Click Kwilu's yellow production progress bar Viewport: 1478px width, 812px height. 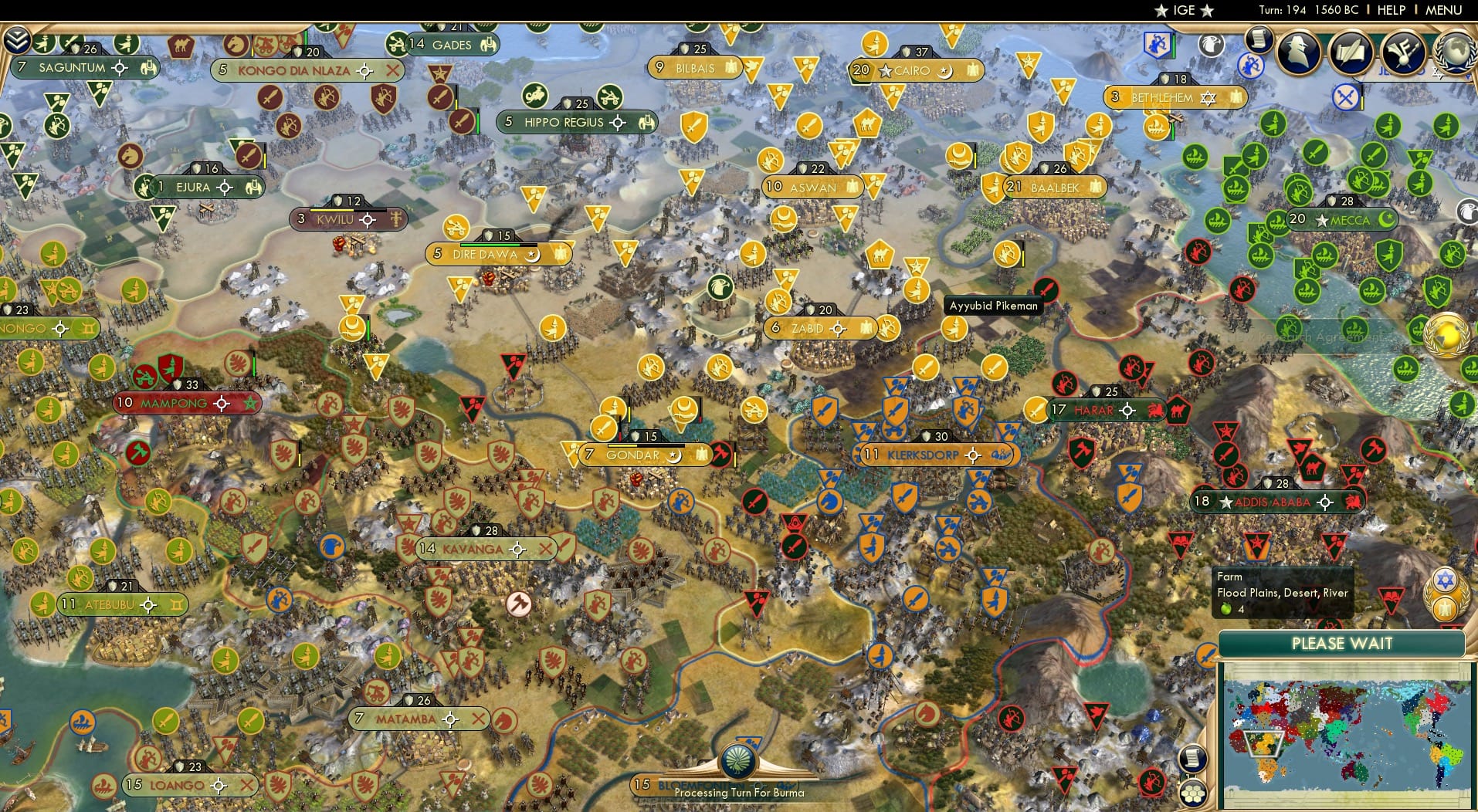(x=332, y=210)
